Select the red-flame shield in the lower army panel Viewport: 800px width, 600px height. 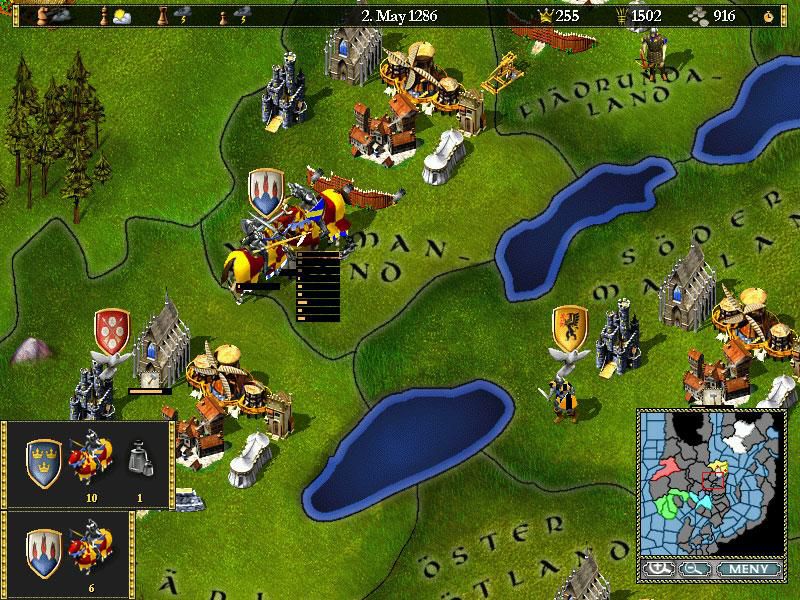coord(44,550)
